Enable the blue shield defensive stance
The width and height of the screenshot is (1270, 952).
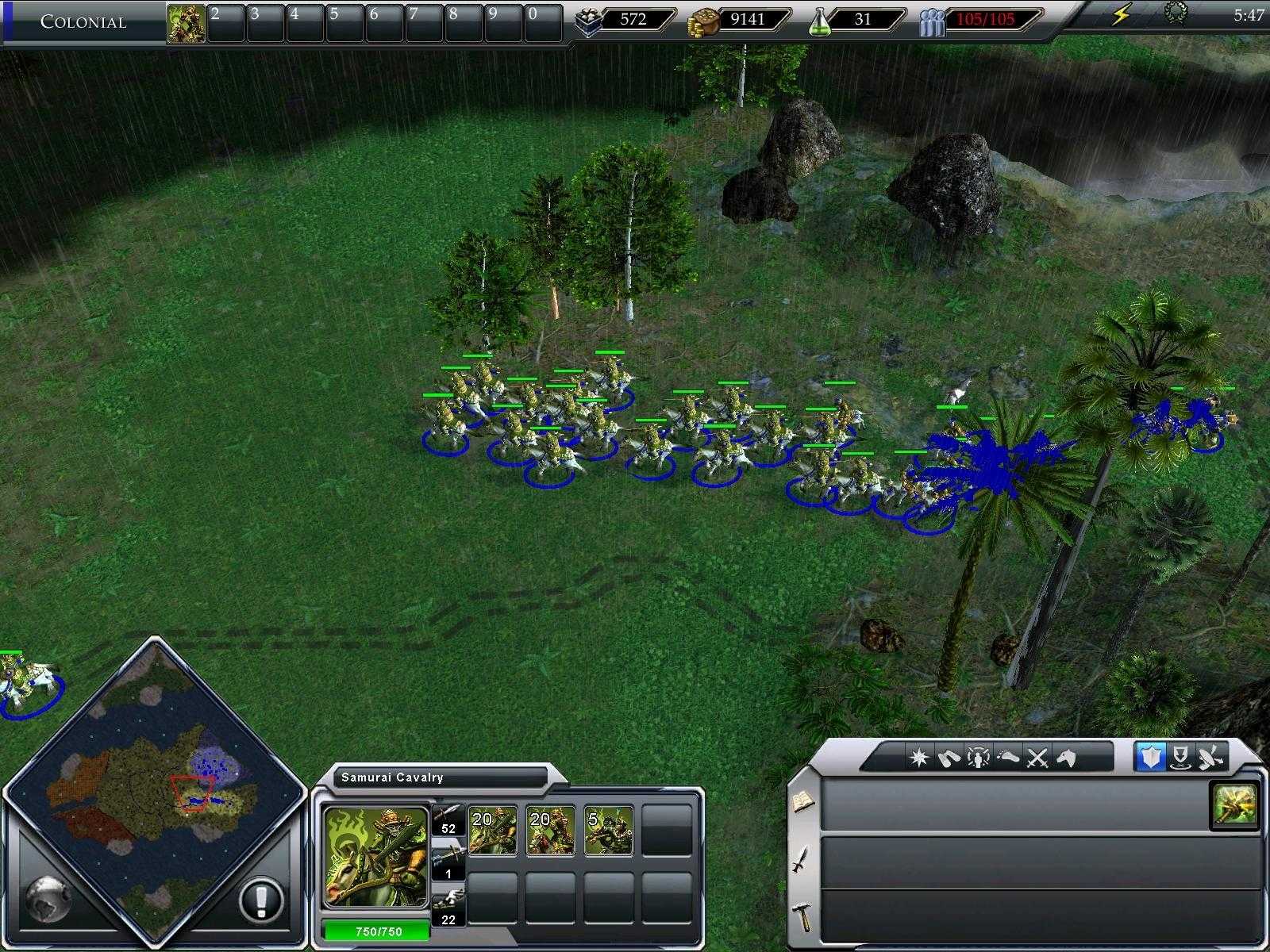(x=1152, y=759)
